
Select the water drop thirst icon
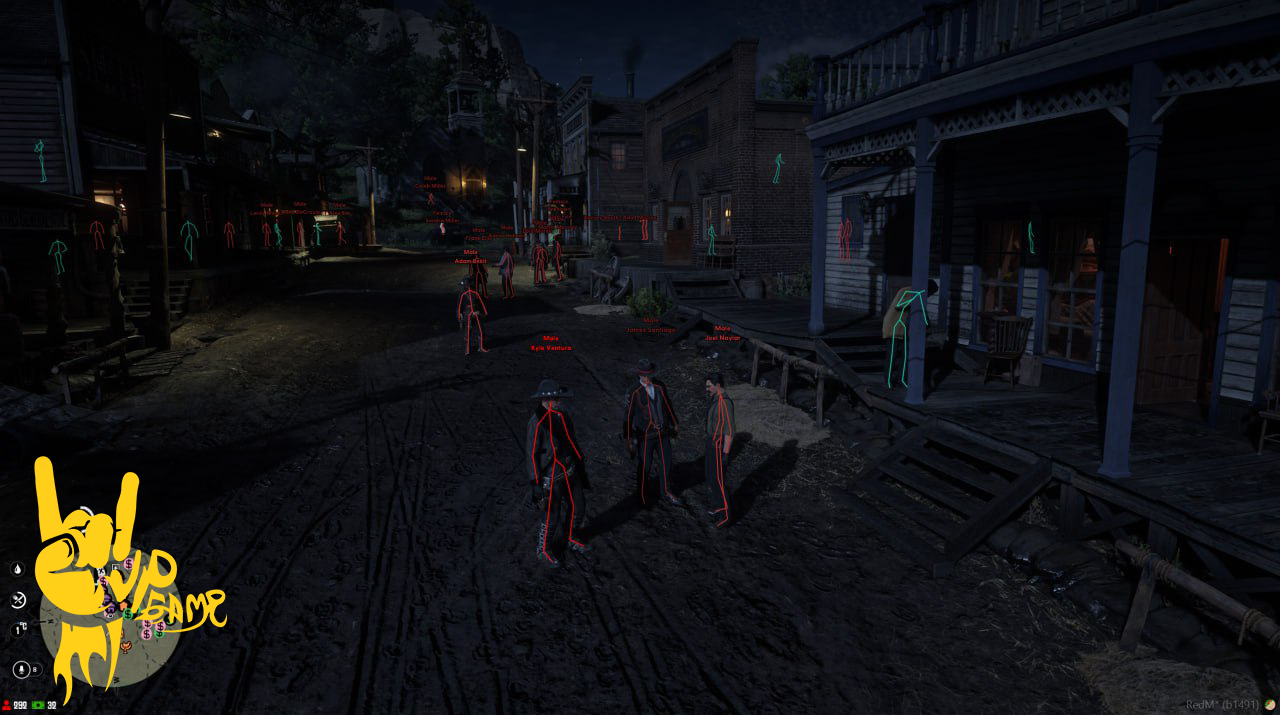tap(18, 569)
